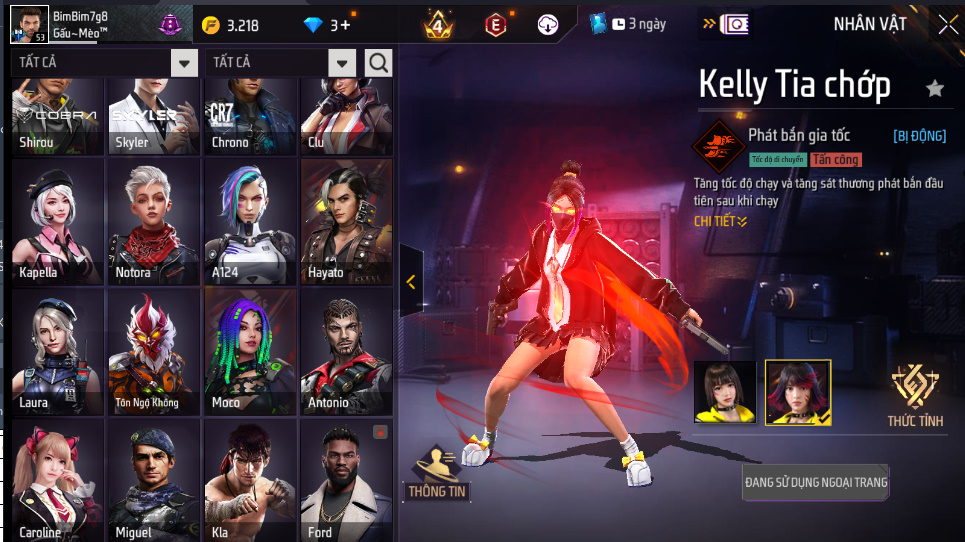The image size is (965, 542).
Task: Select the Tôn Ngộ Không character
Action: click(154, 351)
